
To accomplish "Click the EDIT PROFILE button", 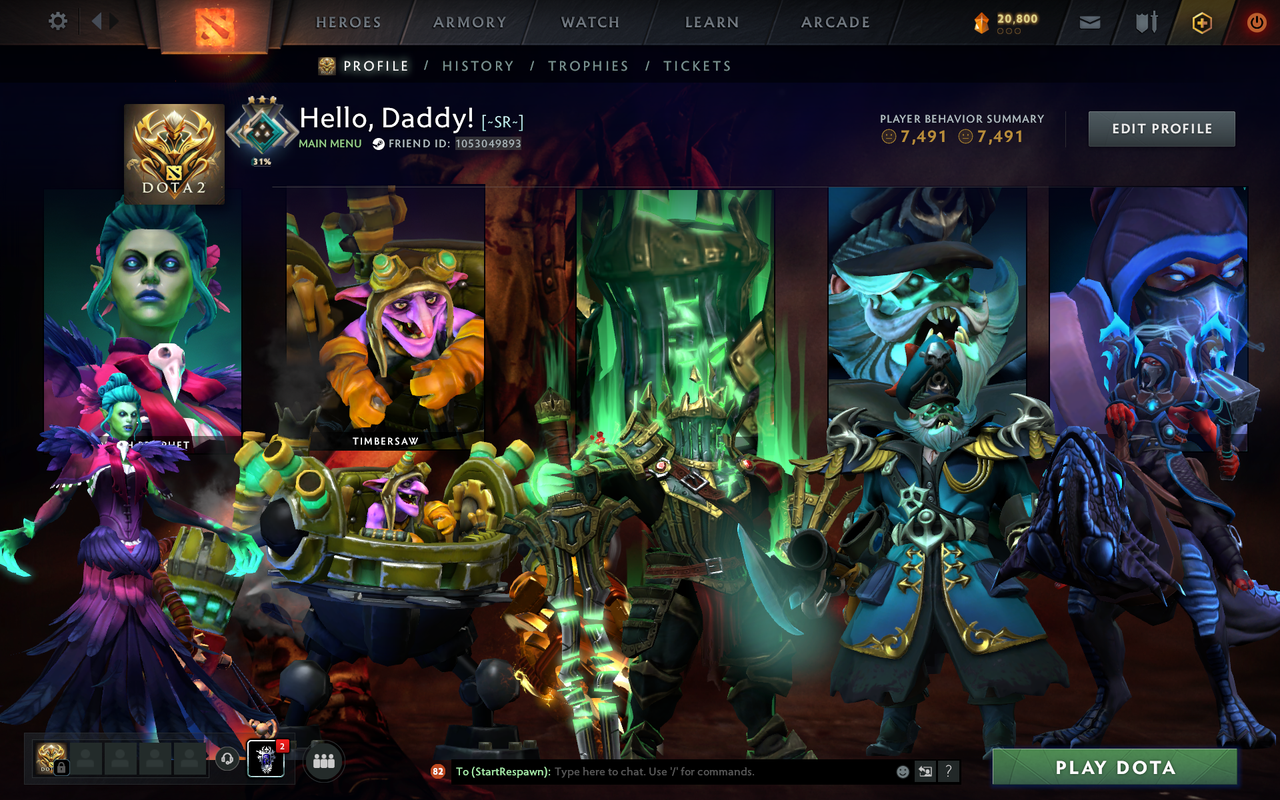I will [1161, 128].
